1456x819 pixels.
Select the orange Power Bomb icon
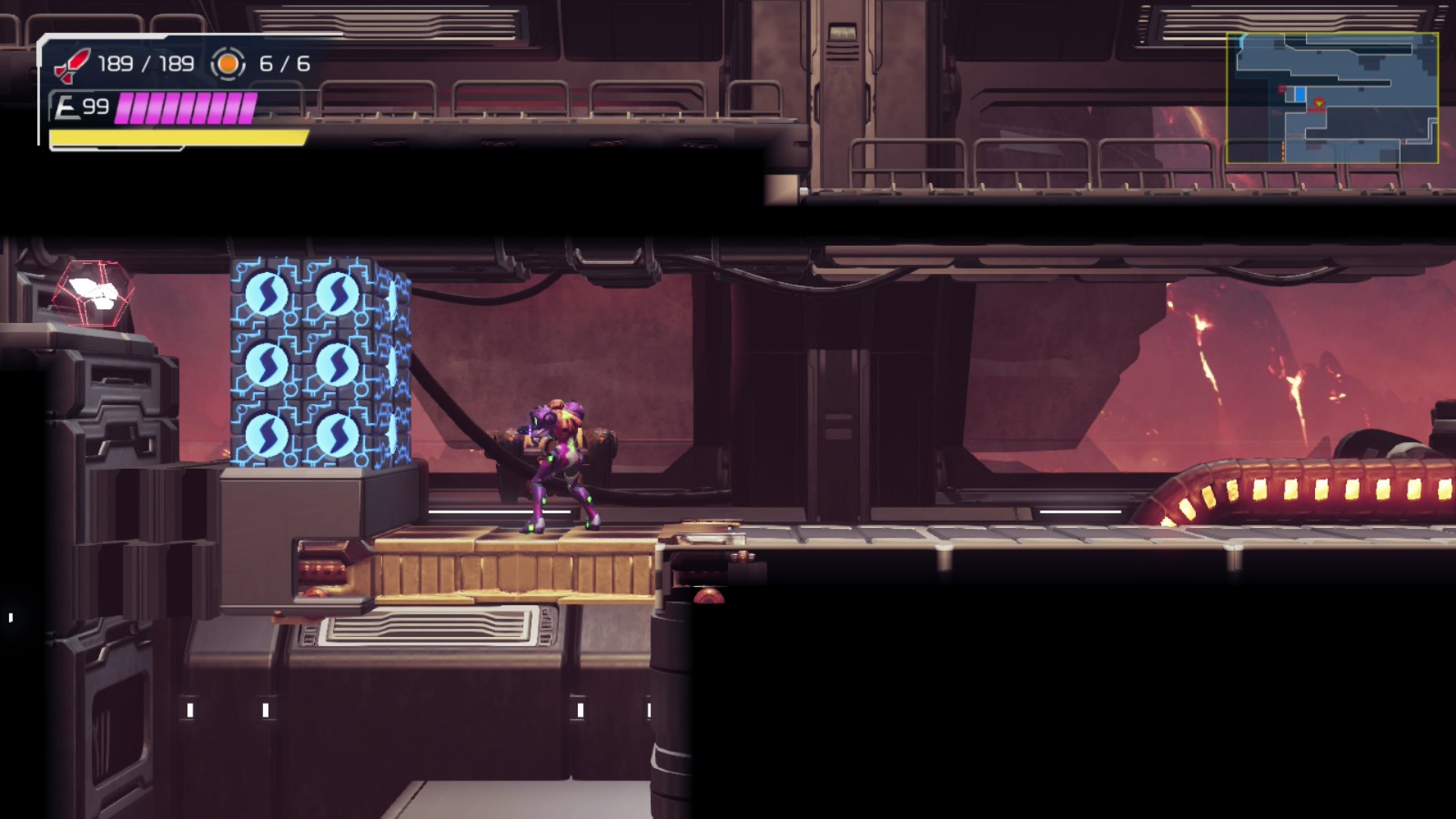pos(227,65)
